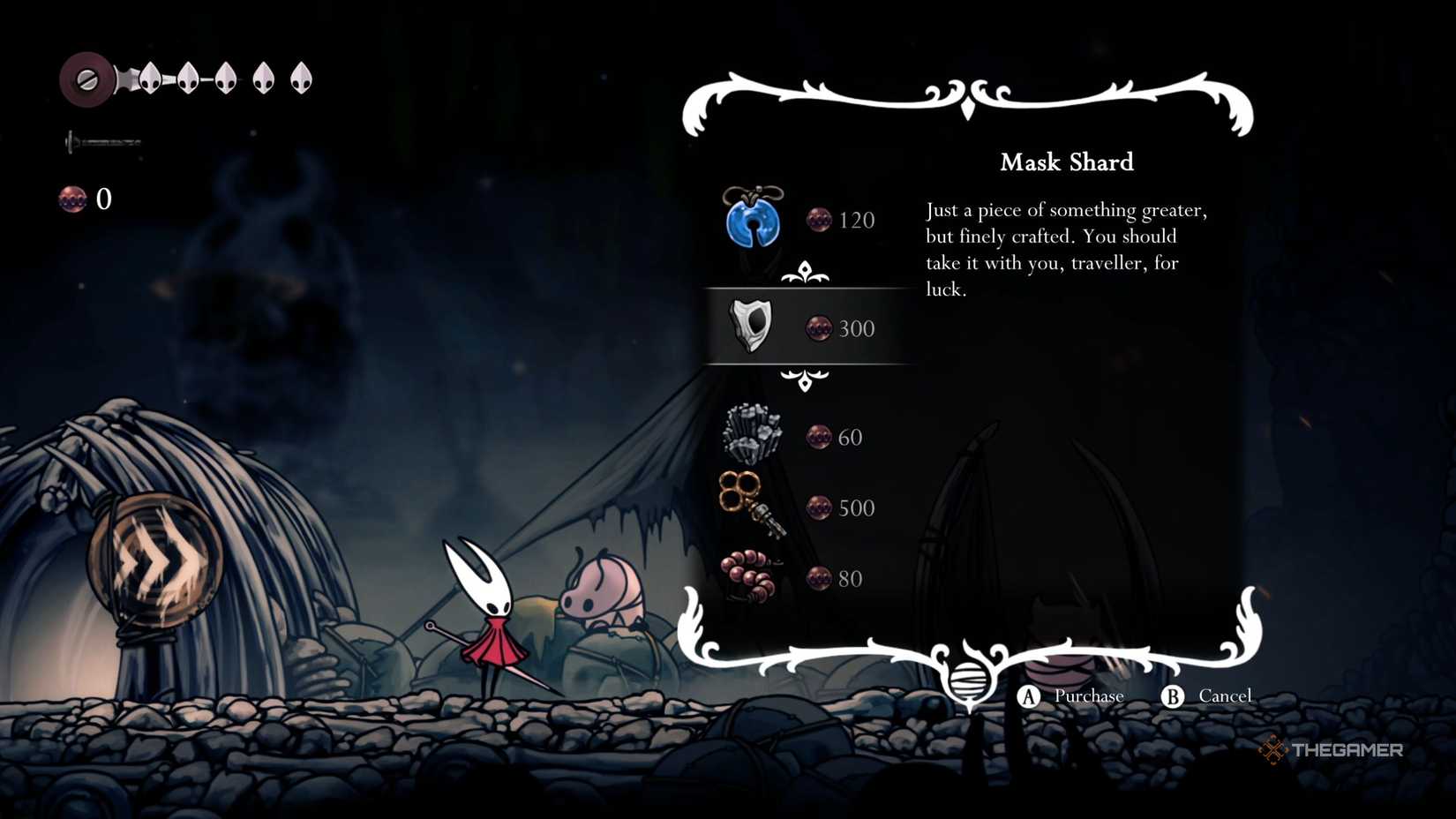Viewport: 1456px width, 819px height.
Task: Click the spool silk gauge icon in the HUD
Action: (x=88, y=79)
